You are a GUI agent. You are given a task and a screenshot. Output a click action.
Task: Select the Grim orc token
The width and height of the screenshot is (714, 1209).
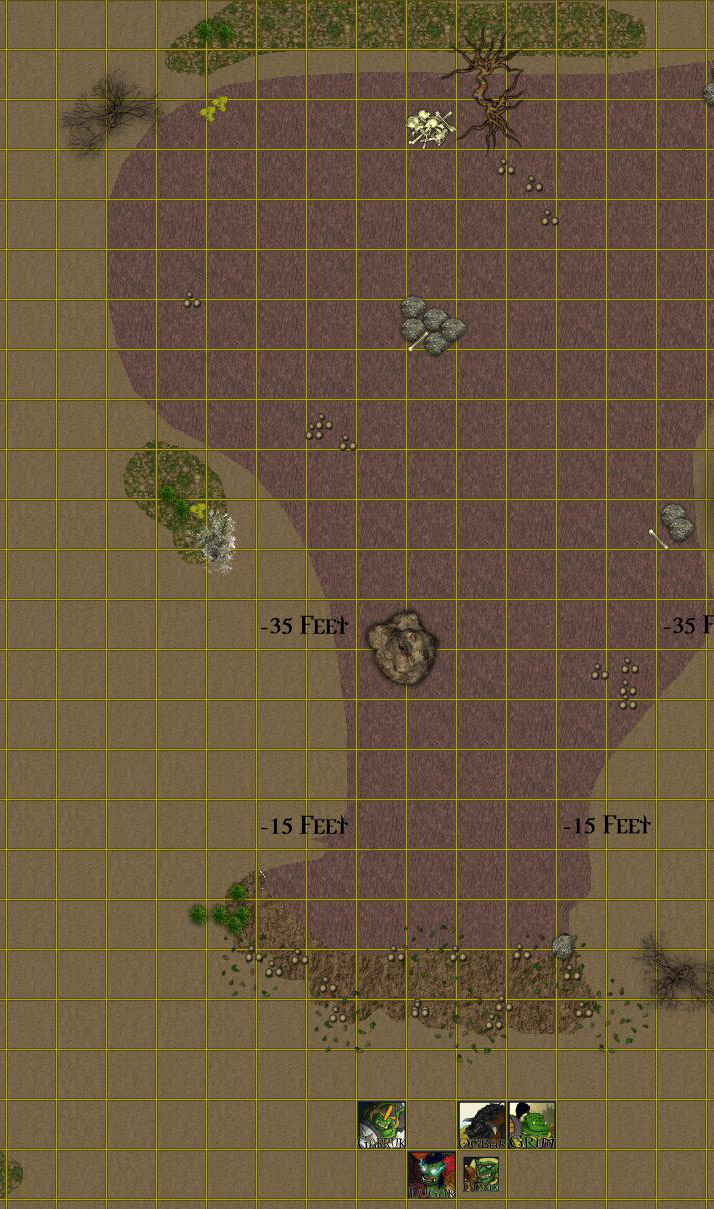click(x=532, y=1125)
